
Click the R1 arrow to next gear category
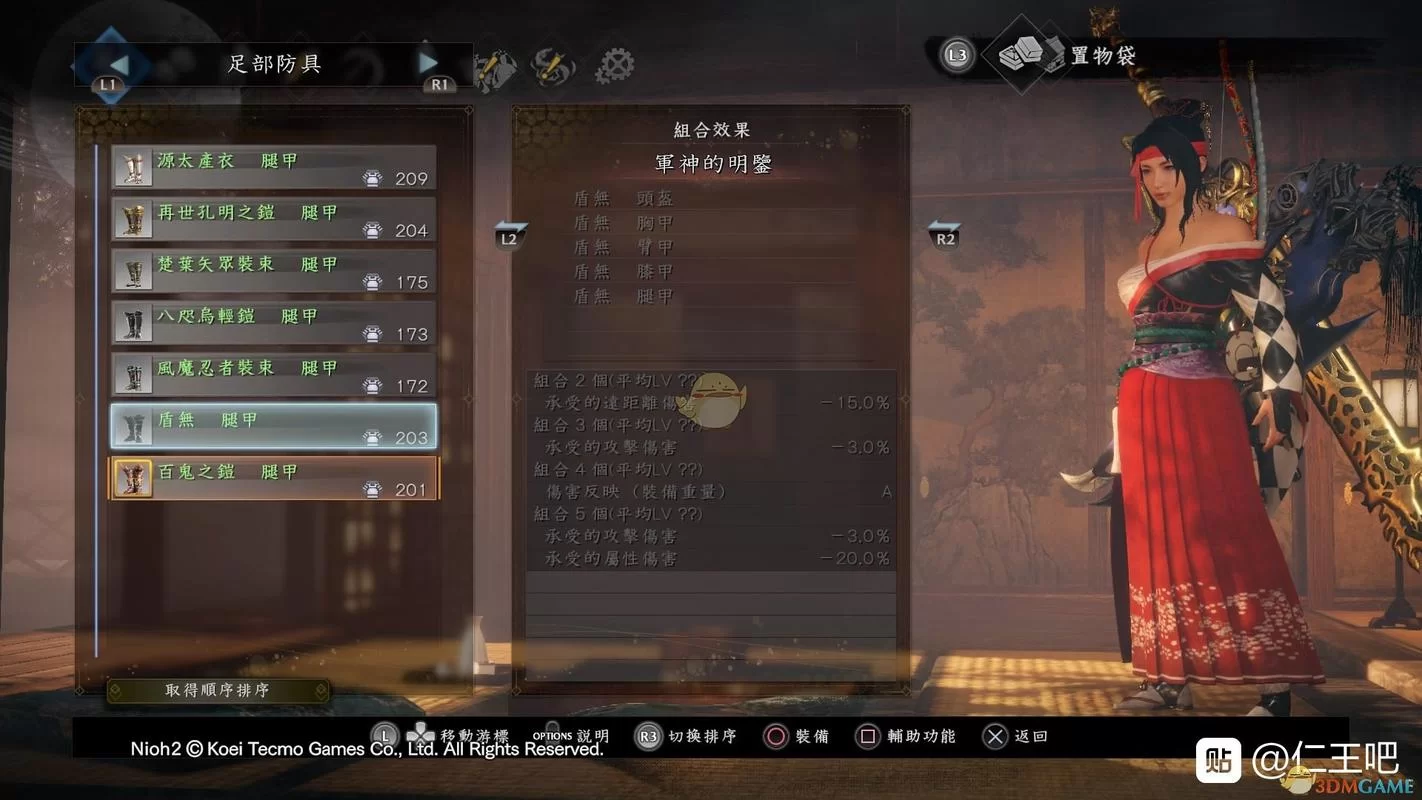(x=430, y=62)
